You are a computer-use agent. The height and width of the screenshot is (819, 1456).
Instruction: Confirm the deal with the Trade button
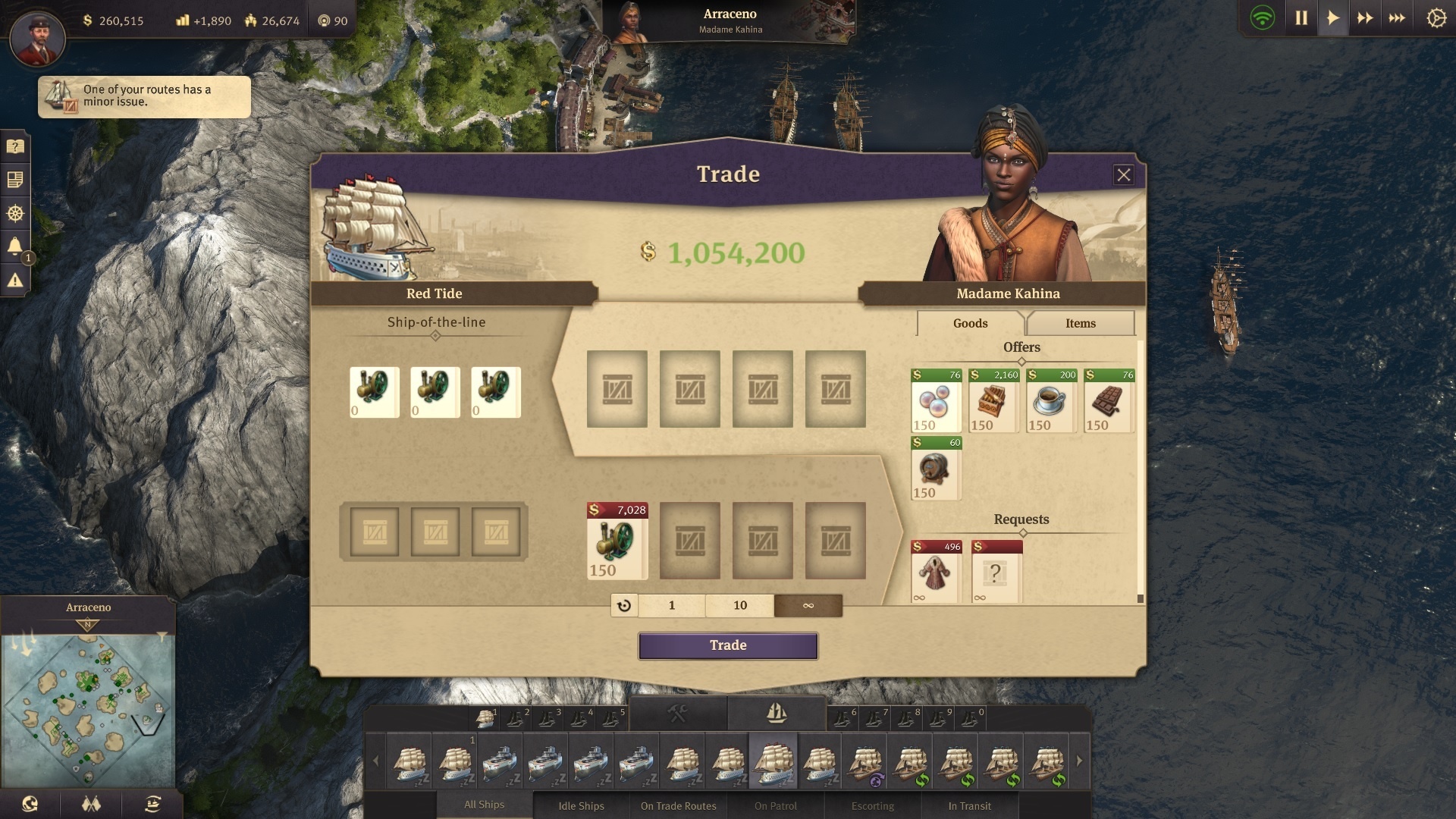pos(728,645)
